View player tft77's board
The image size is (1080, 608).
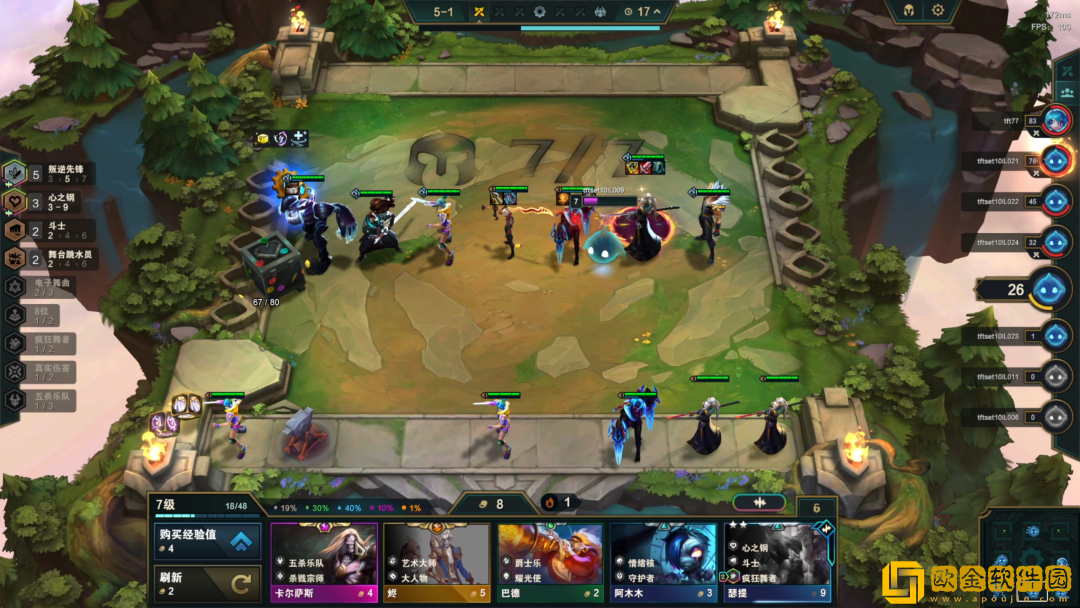pos(1057,122)
